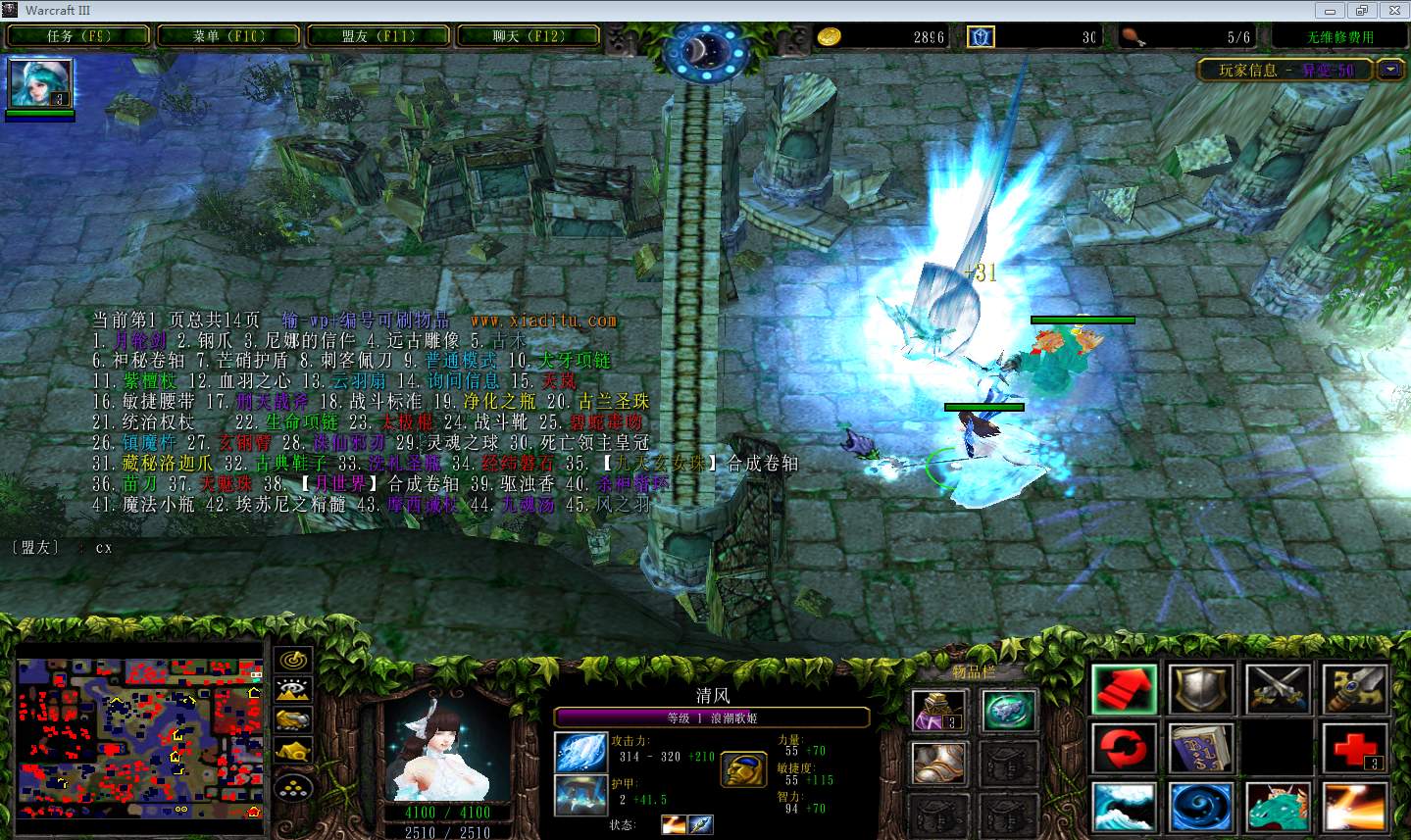
Task: Open the blue spellbook ability
Action: (x=1201, y=749)
